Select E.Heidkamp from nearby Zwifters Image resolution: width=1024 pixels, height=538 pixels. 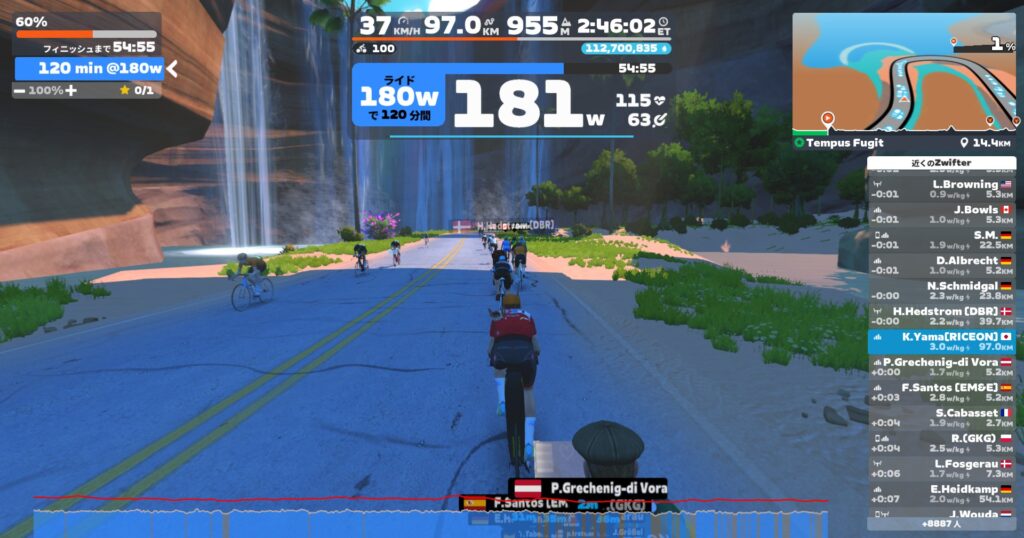(941, 493)
